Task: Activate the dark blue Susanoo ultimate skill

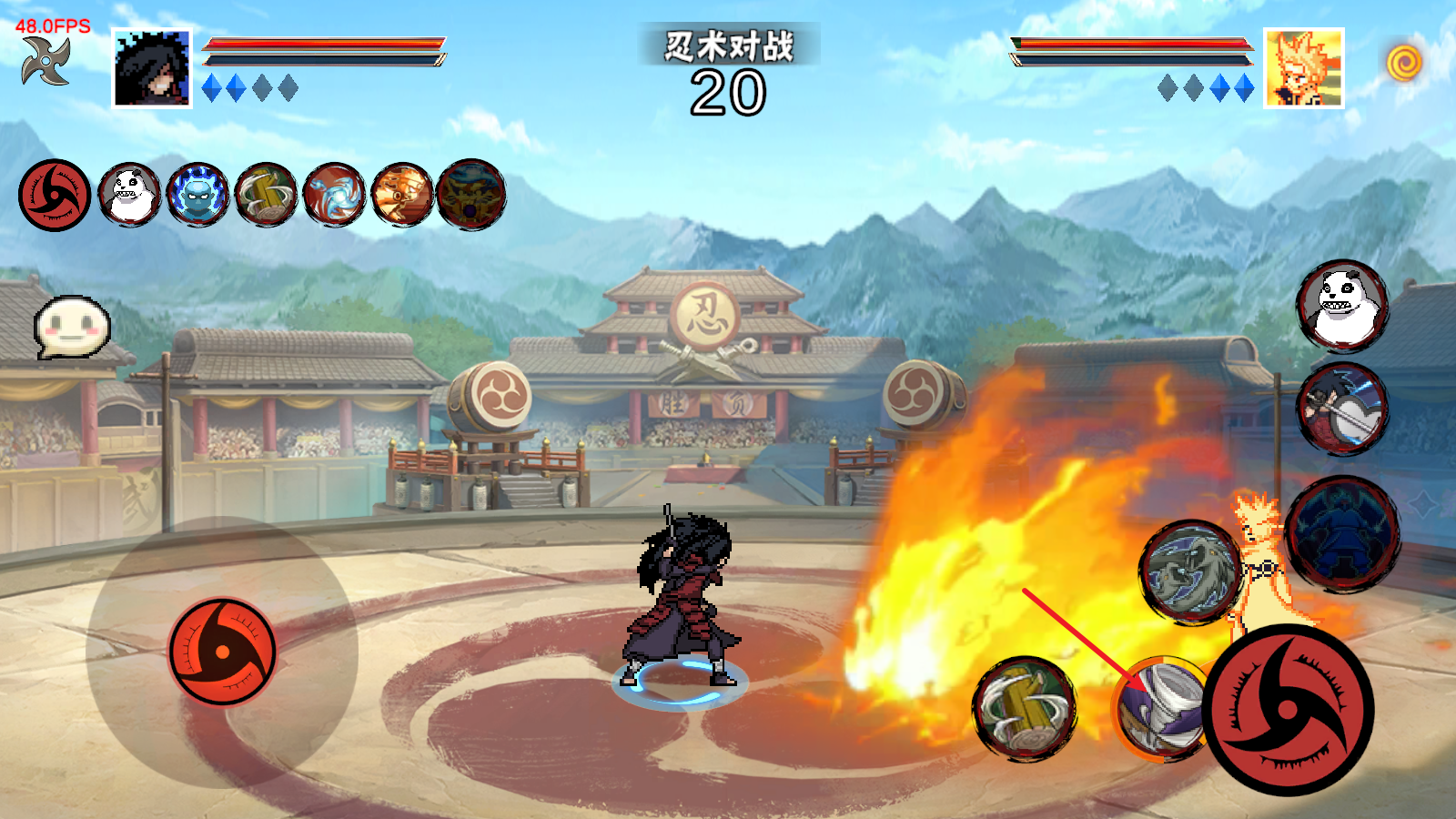Action: point(1343,534)
